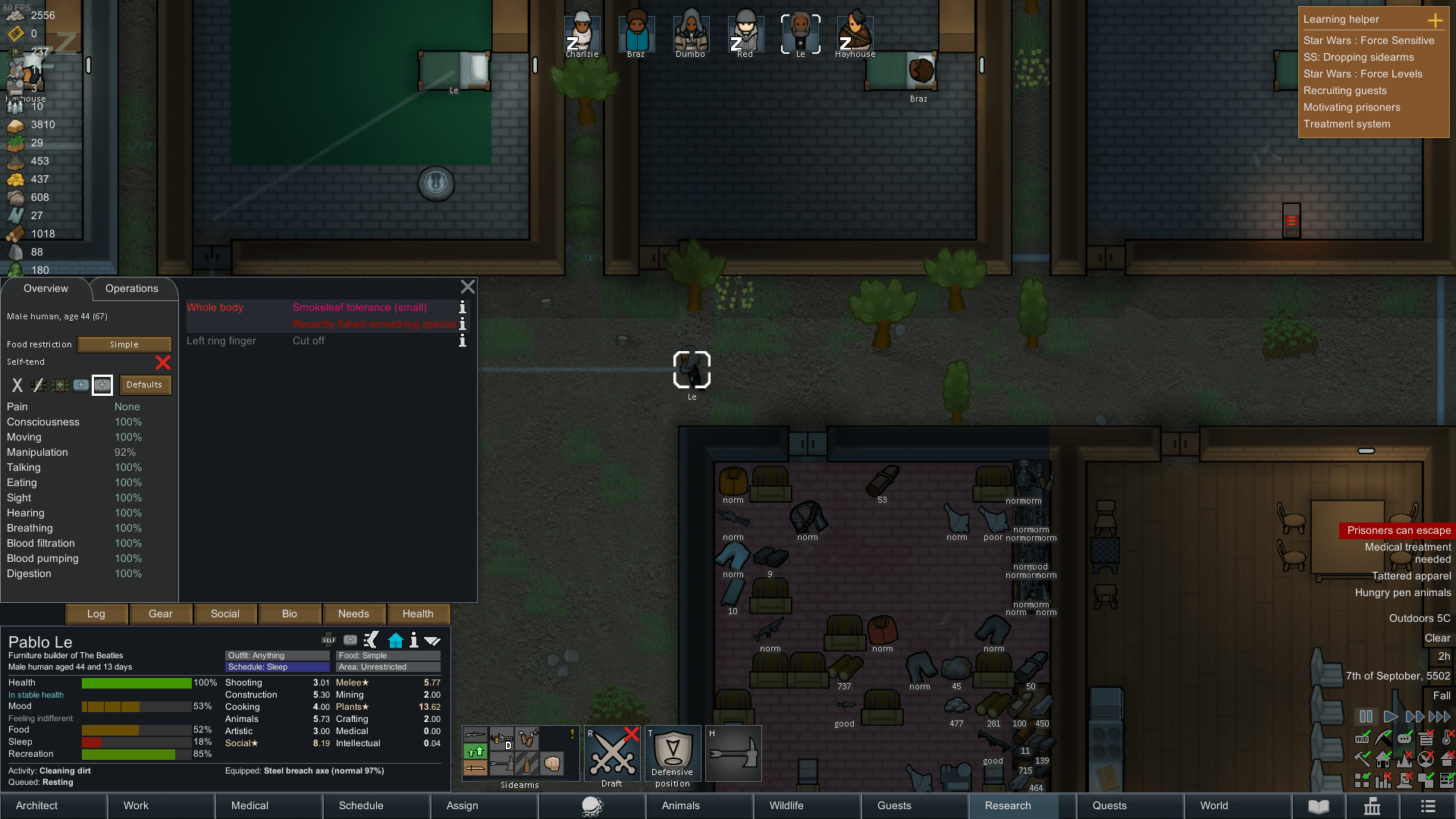This screenshot has width=1456, height=819.
Task: Toggle Self-tend off via the red X
Action: (x=162, y=363)
